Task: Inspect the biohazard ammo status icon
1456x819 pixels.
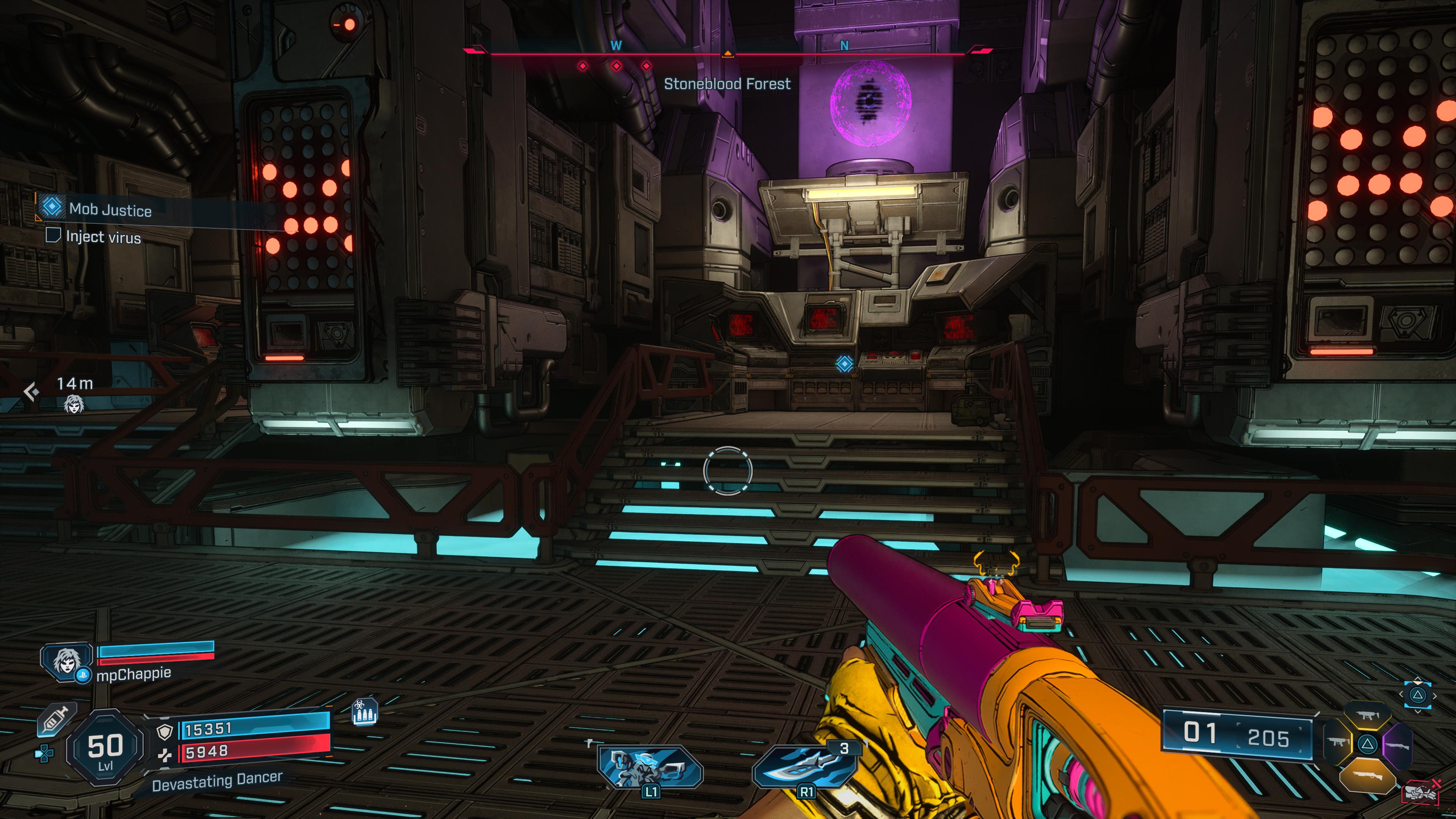Action: pos(364,712)
